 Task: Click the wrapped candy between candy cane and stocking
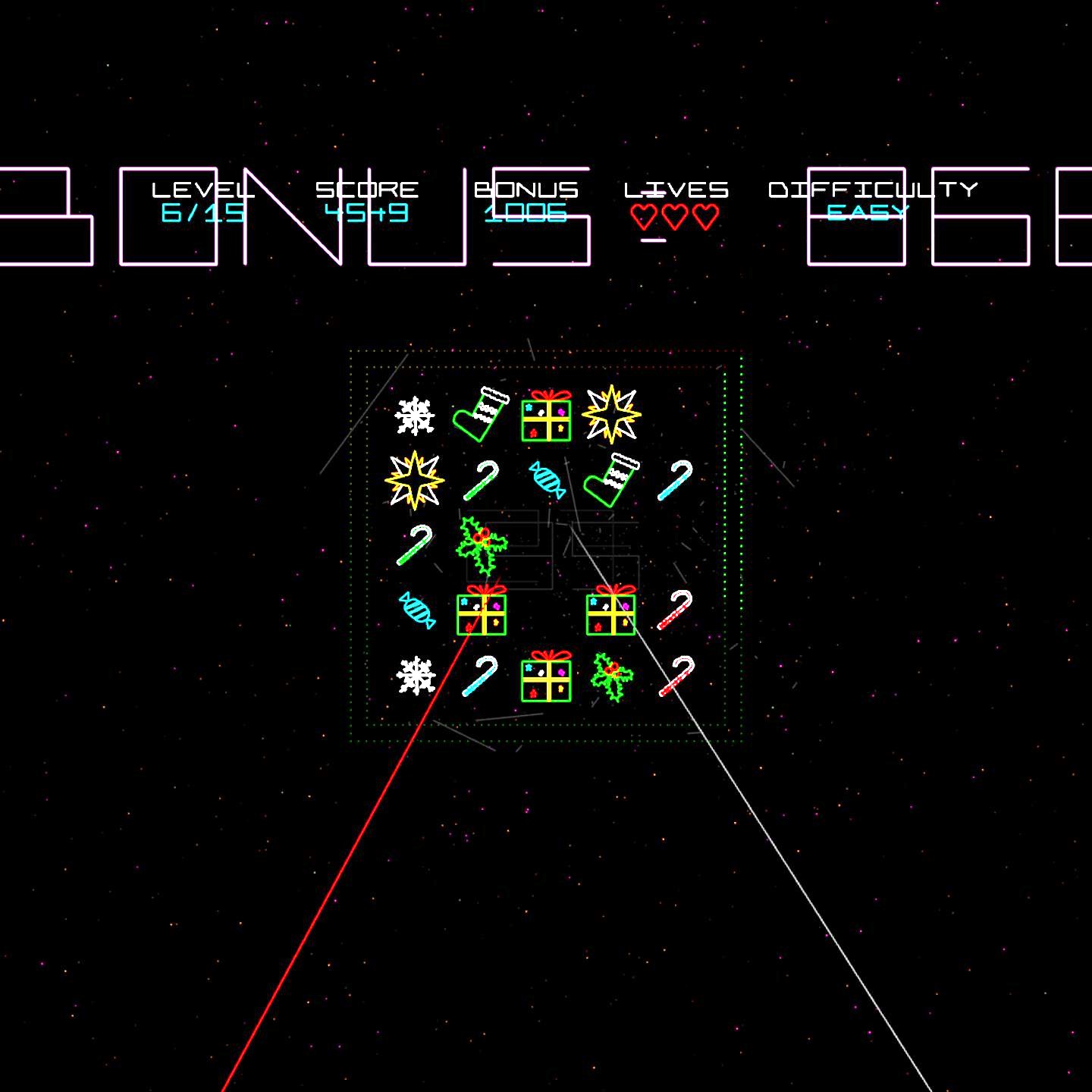547,480
